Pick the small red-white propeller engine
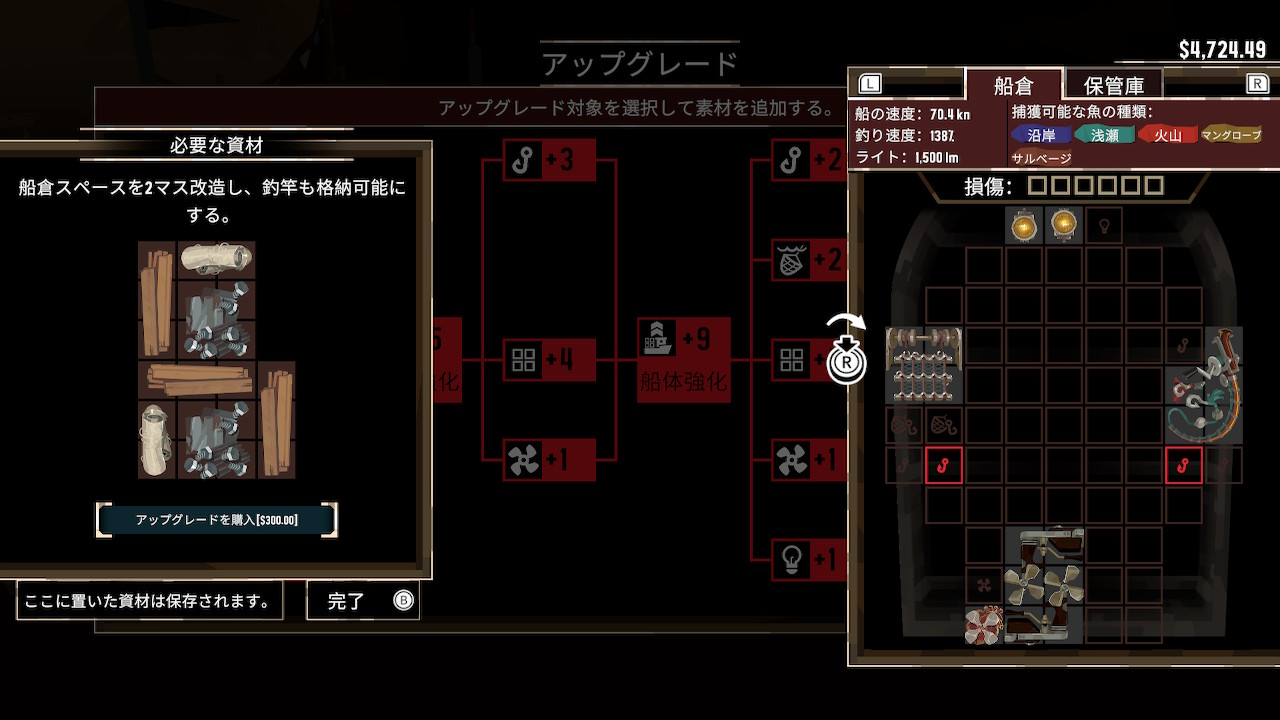Viewport: 1280px width, 720px height. click(984, 625)
